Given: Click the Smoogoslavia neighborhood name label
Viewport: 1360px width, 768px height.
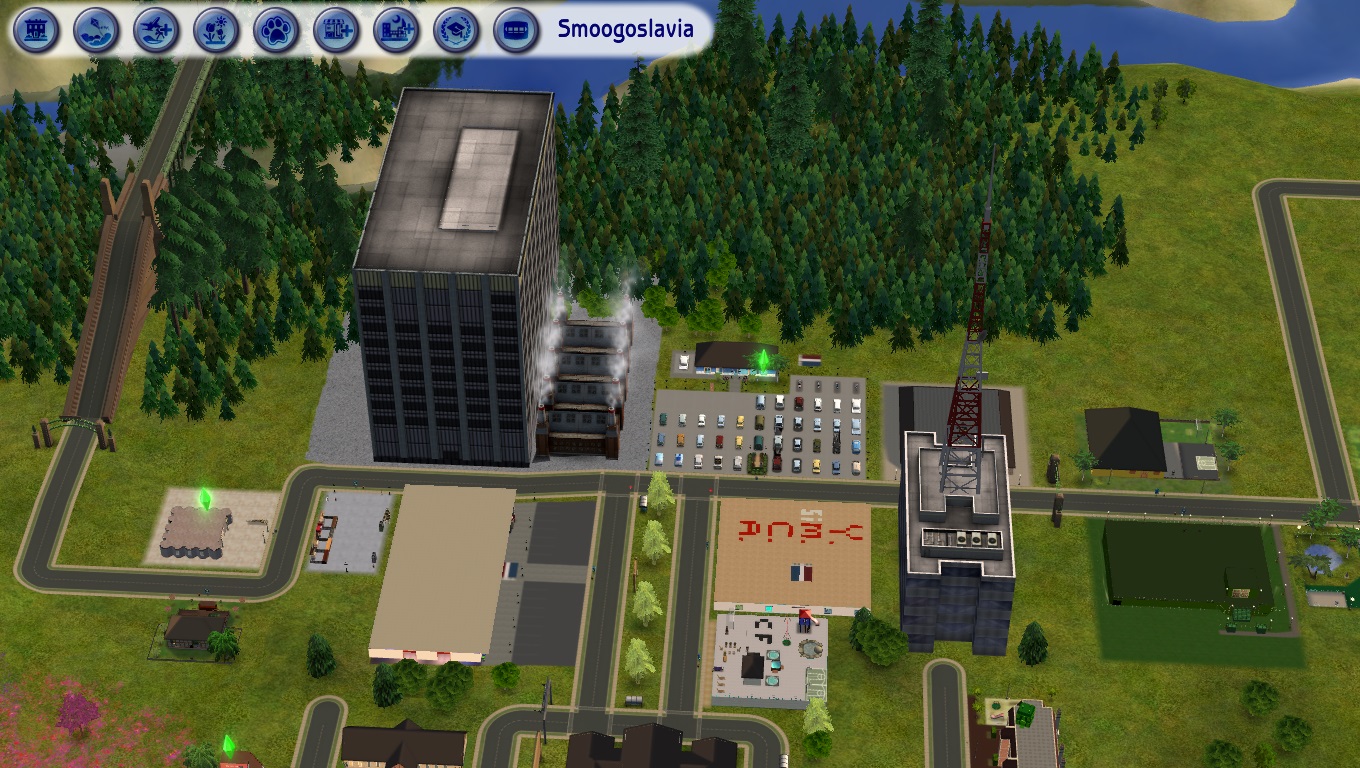Looking at the screenshot, I should [625, 29].
